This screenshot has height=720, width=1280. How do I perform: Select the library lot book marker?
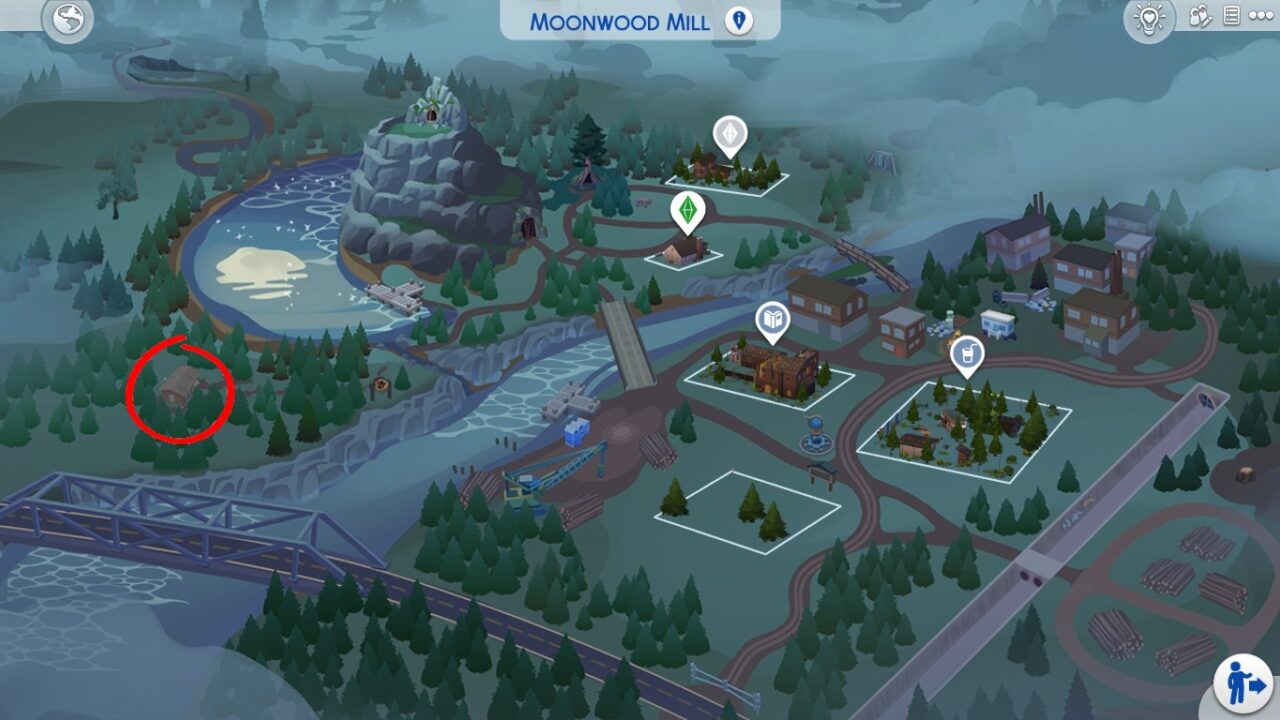click(773, 320)
